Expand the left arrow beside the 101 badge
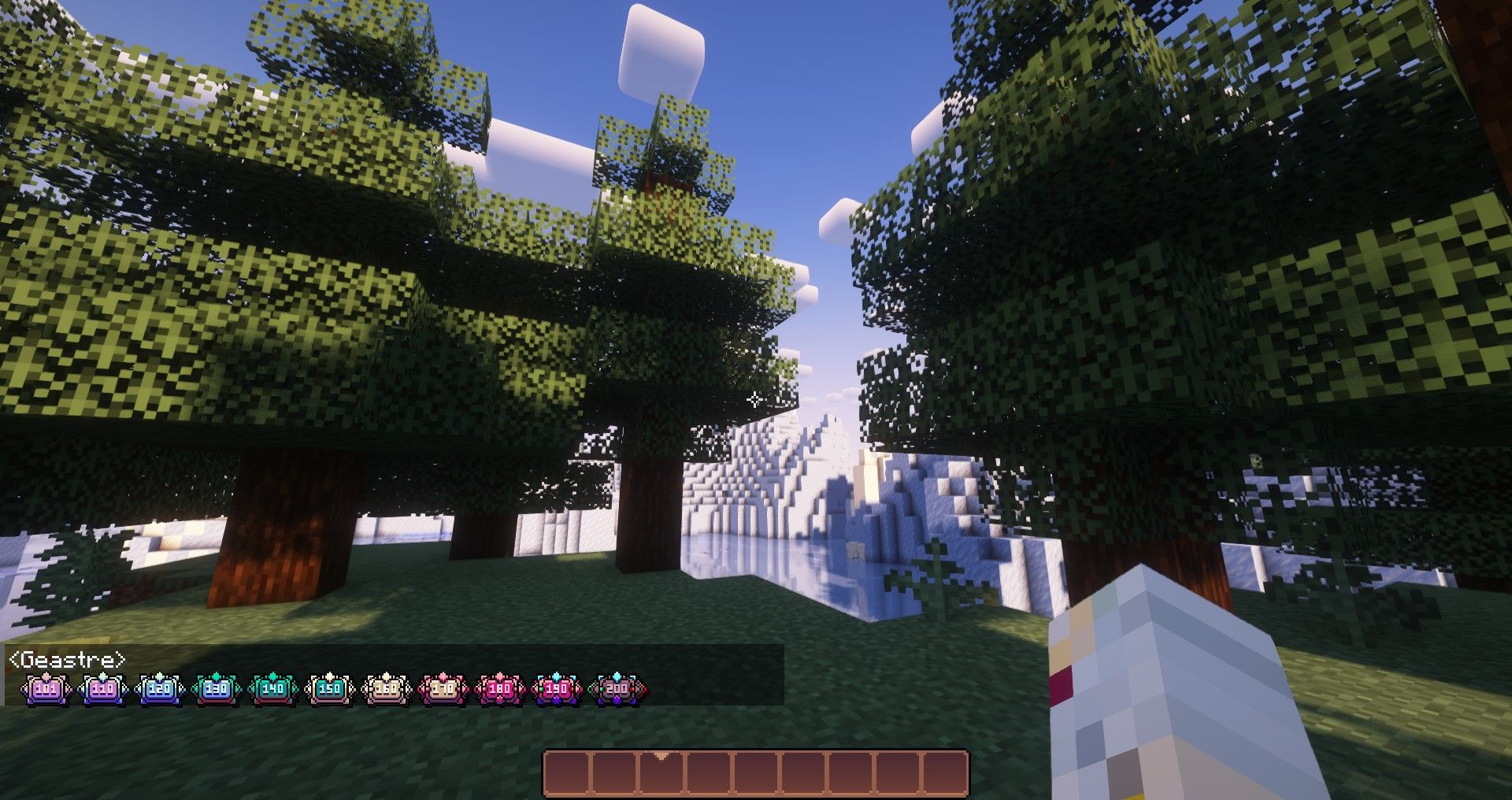Viewport: 1512px width, 800px height. (x=21, y=688)
